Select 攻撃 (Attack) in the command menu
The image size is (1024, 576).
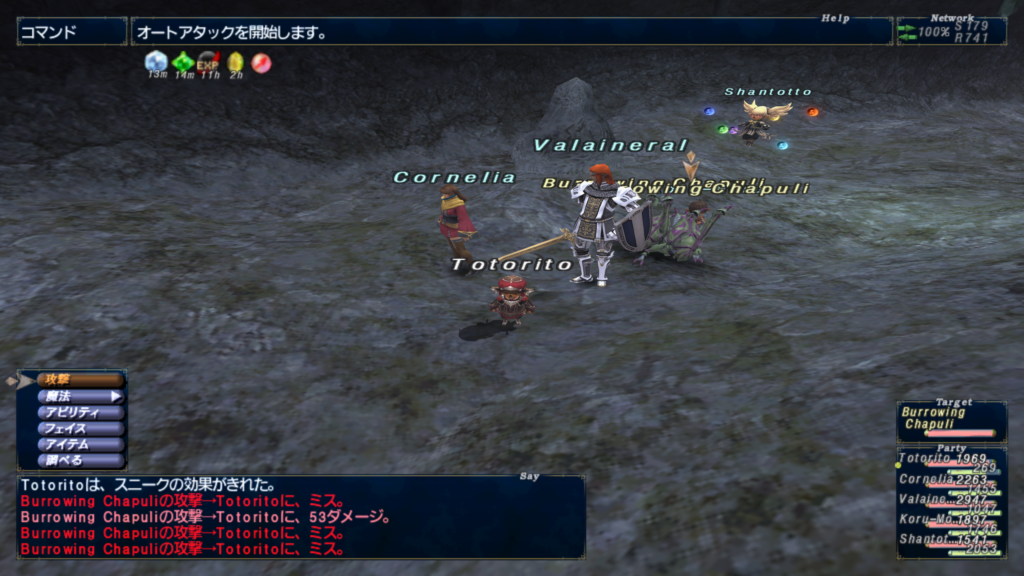[80, 380]
